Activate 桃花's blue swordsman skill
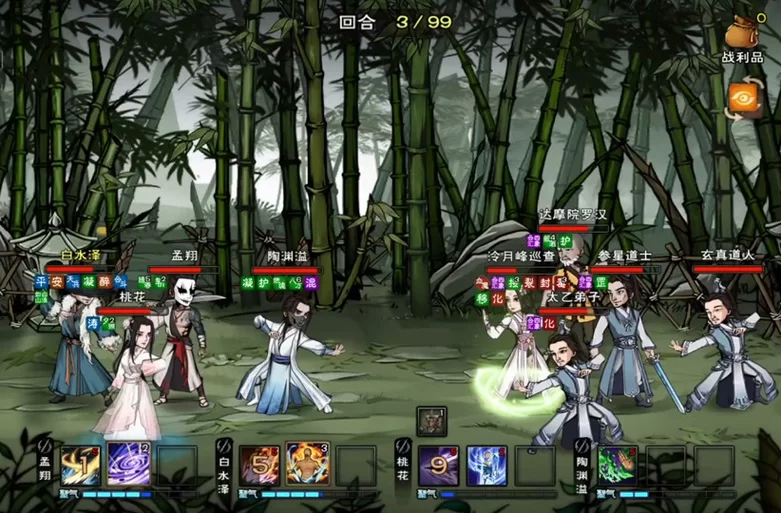 486,465
